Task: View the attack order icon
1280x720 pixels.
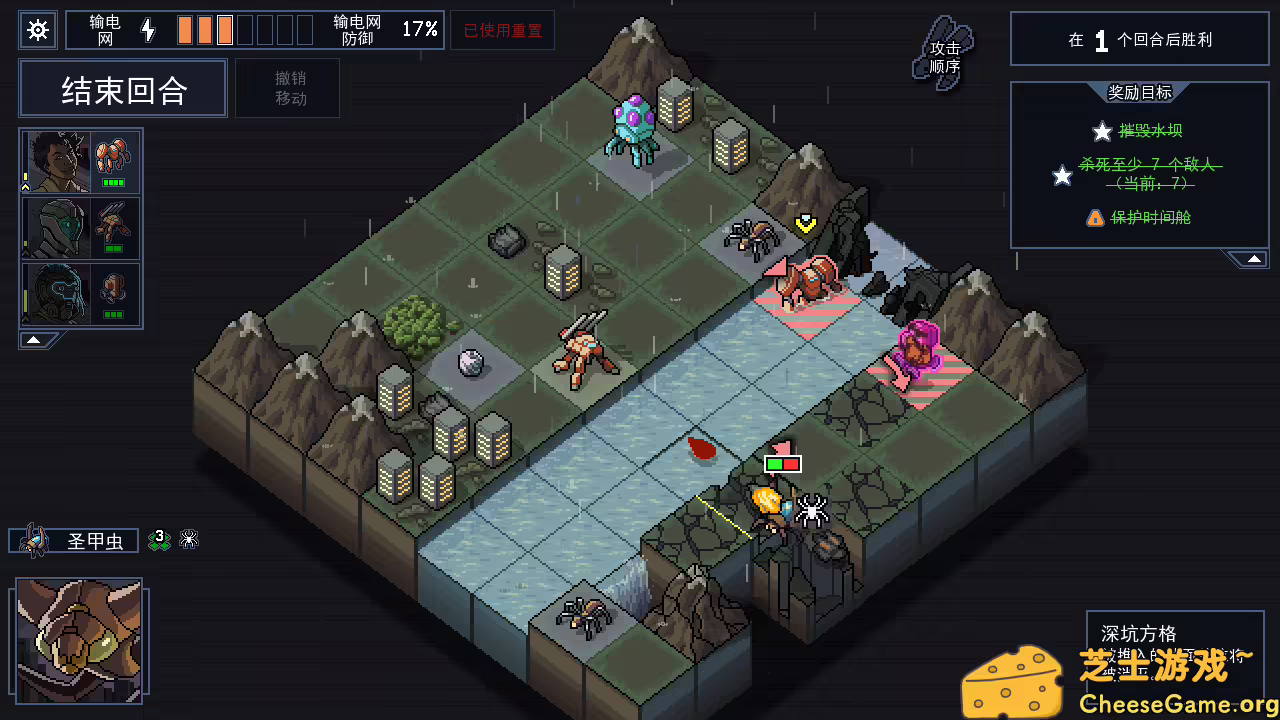Action: [x=940, y=52]
